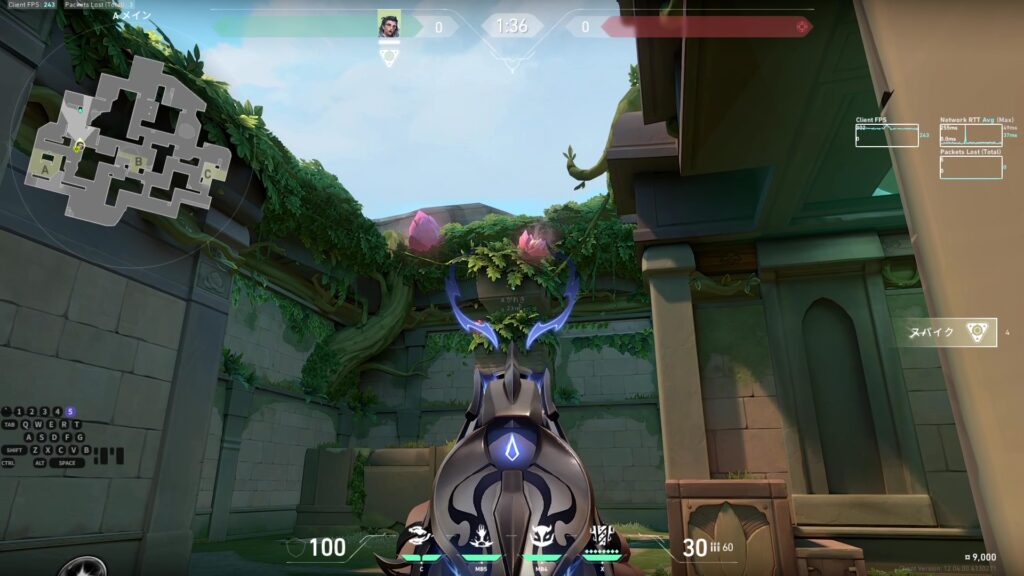1024x576 pixels.
Task: Select the agent portrait in the top bar
Action: pos(389,24)
